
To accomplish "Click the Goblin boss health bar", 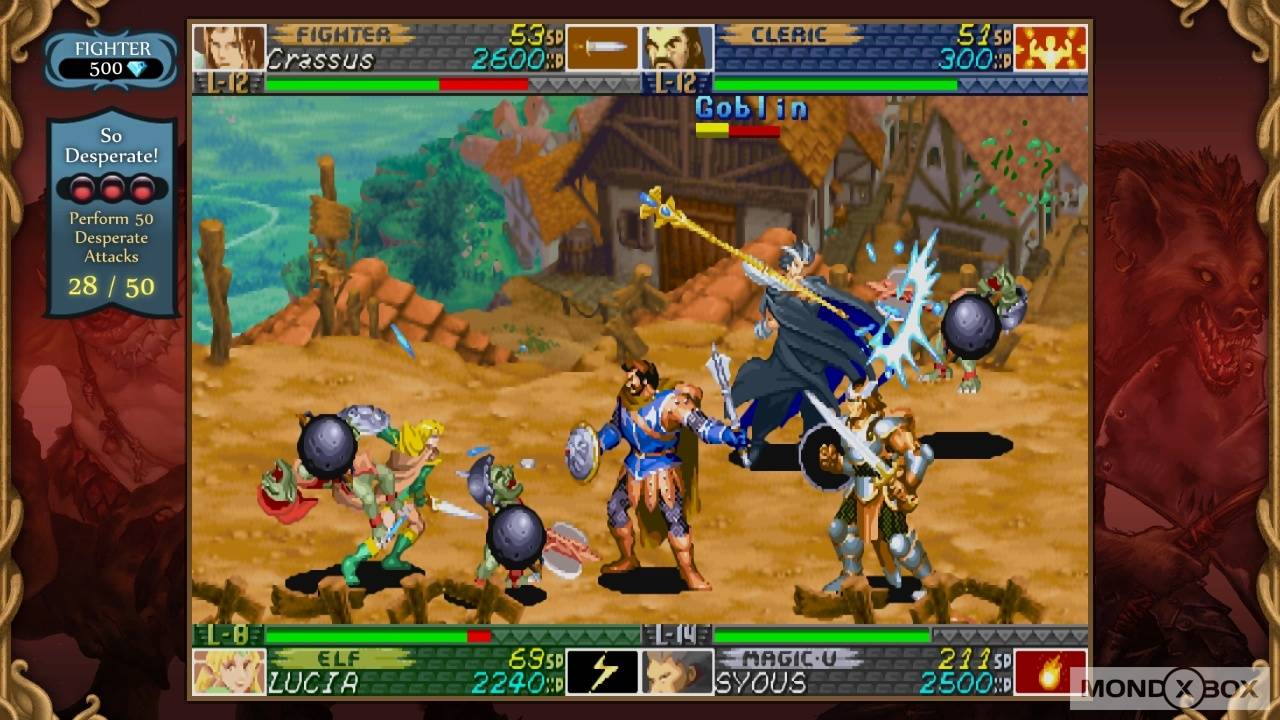I will point(740,130).
